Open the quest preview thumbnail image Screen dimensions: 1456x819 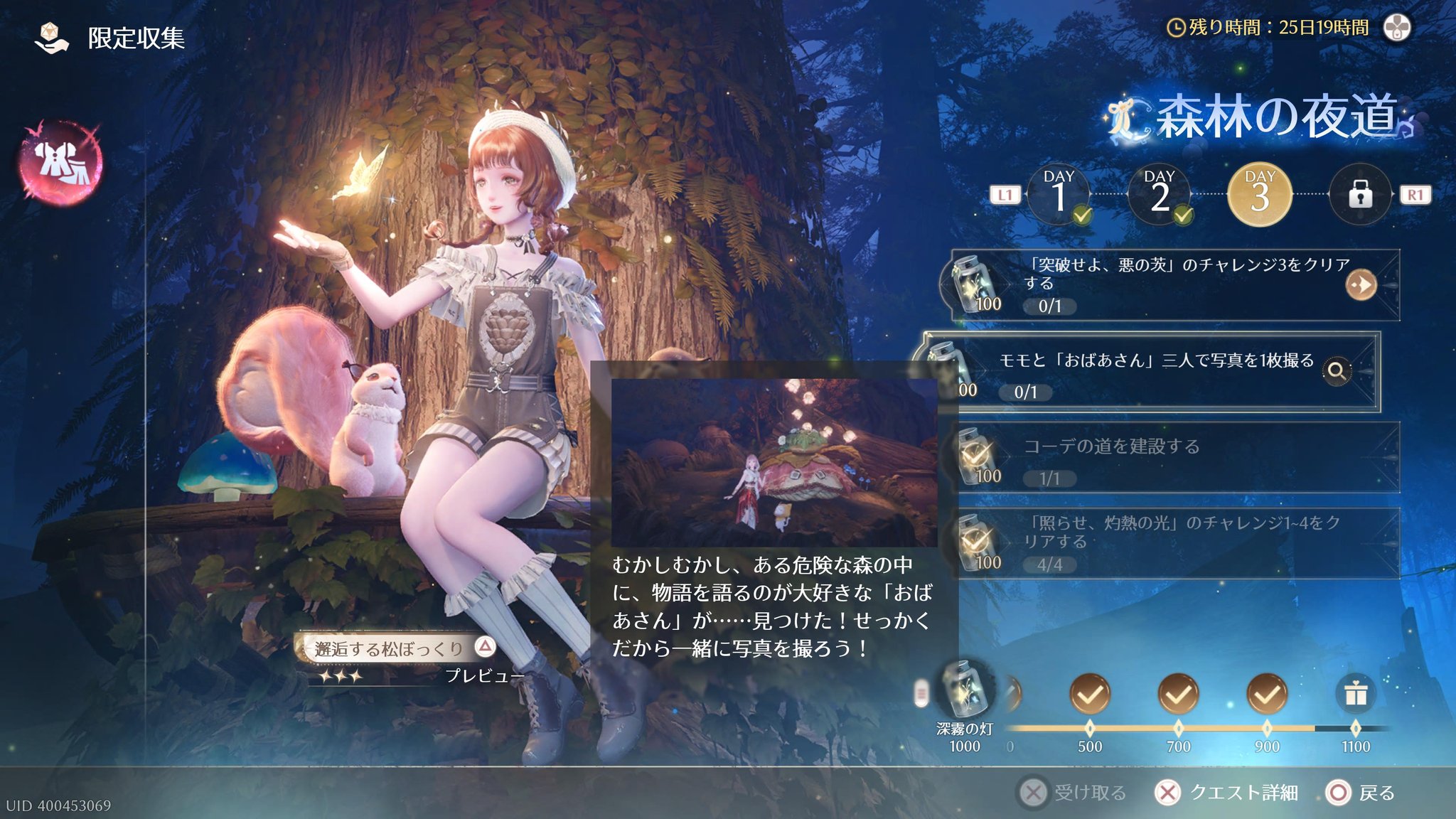coord(774,462)
